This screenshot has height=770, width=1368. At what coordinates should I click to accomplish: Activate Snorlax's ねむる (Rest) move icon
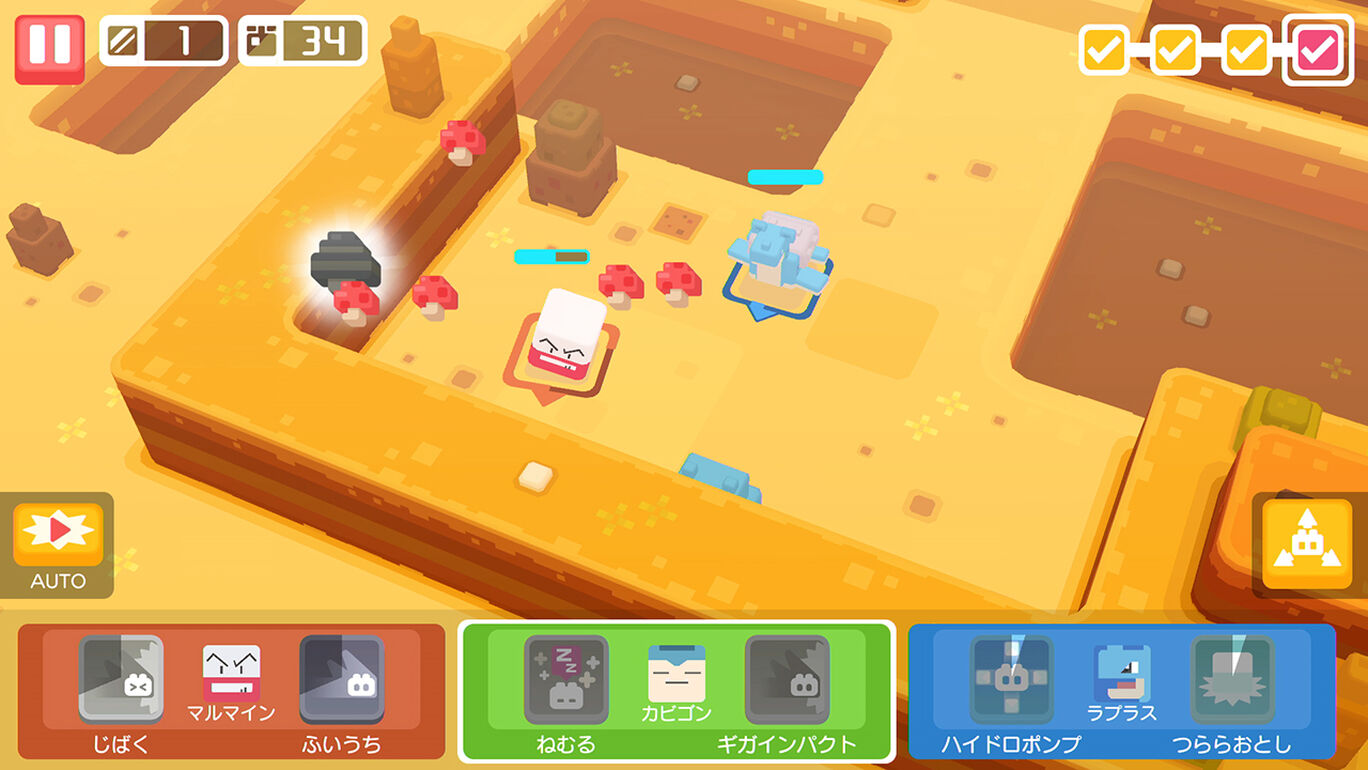point(567,680)
